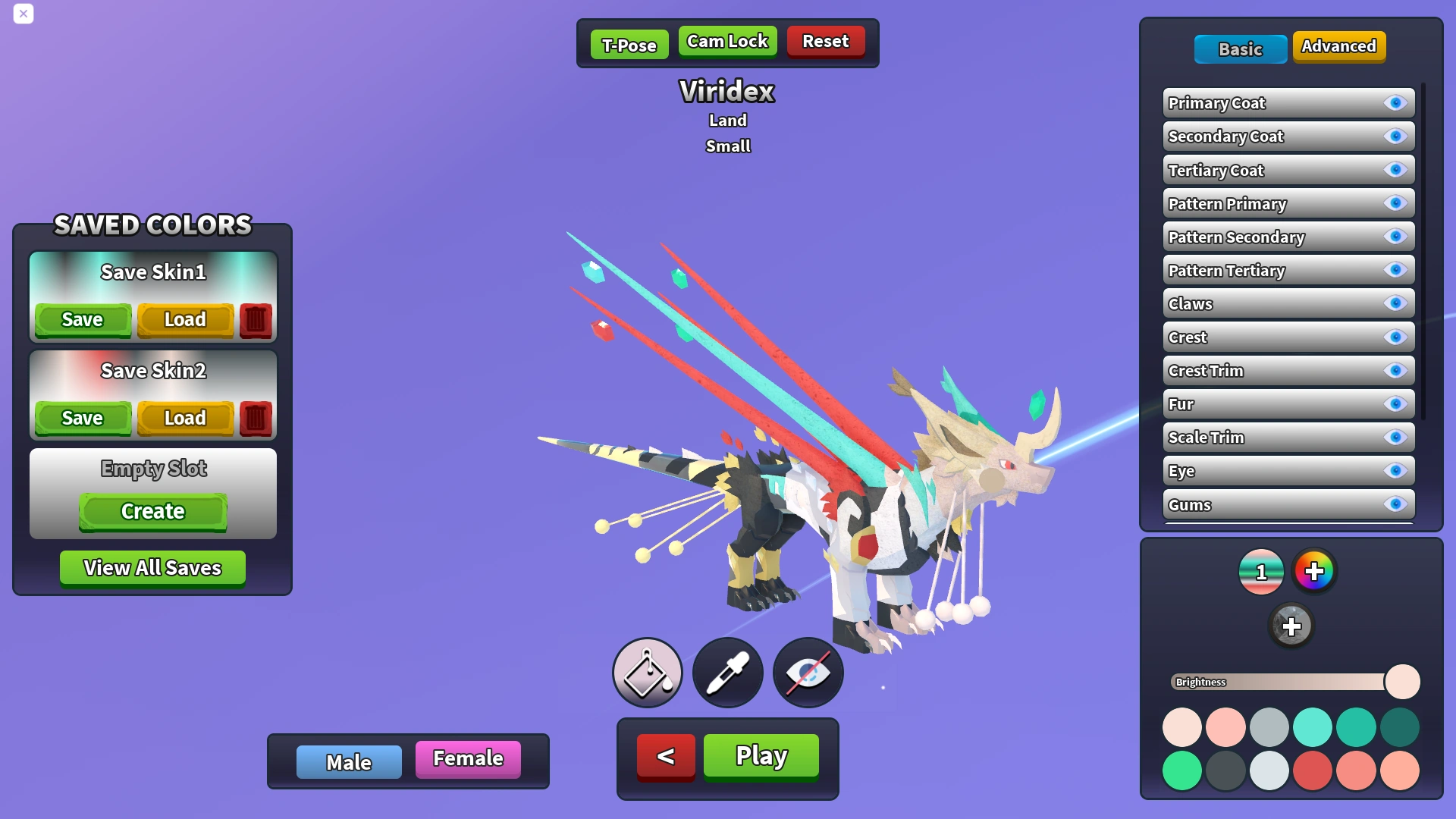This screenshot has height=819, width=1456.
Task: Select the Basic tab
Action: click(x=1240, y=49)
